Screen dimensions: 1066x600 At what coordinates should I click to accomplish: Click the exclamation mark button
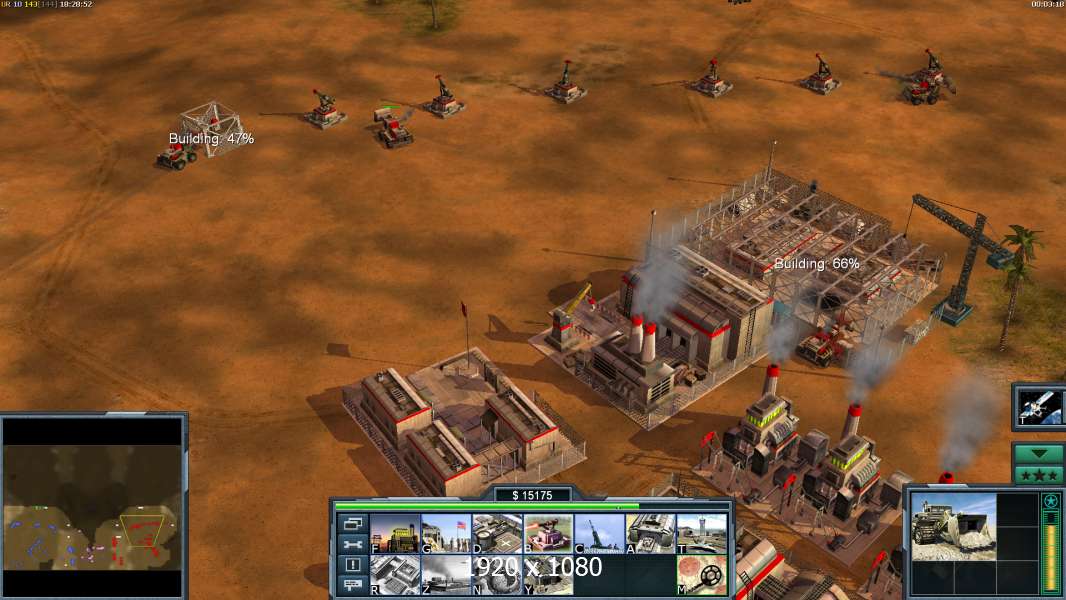point(352,565)
